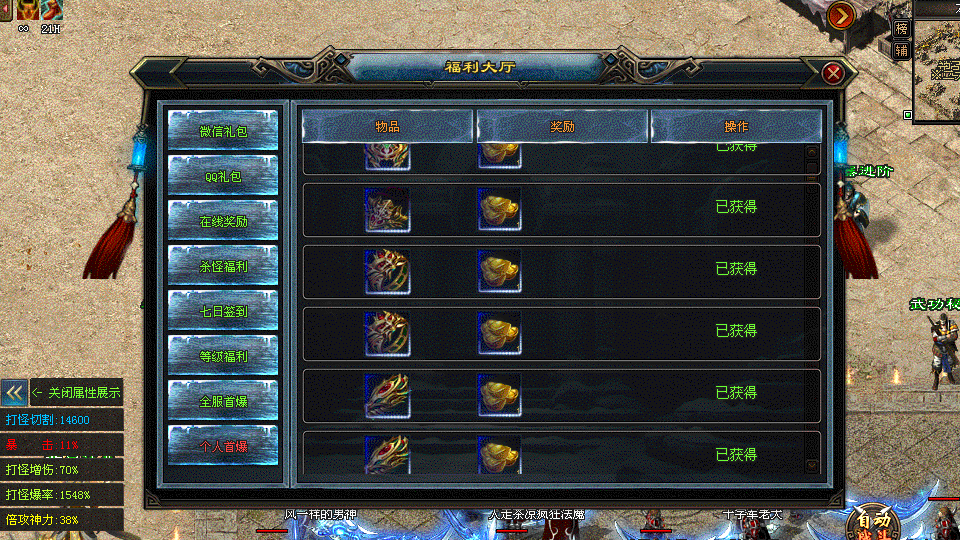
Task: Close the 福利大厅 welfare hall window
Action: pos(833,73)
